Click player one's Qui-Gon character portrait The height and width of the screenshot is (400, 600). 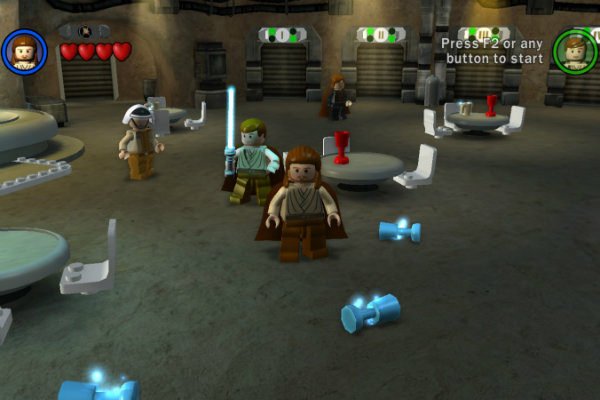click(x=24, y=51)
